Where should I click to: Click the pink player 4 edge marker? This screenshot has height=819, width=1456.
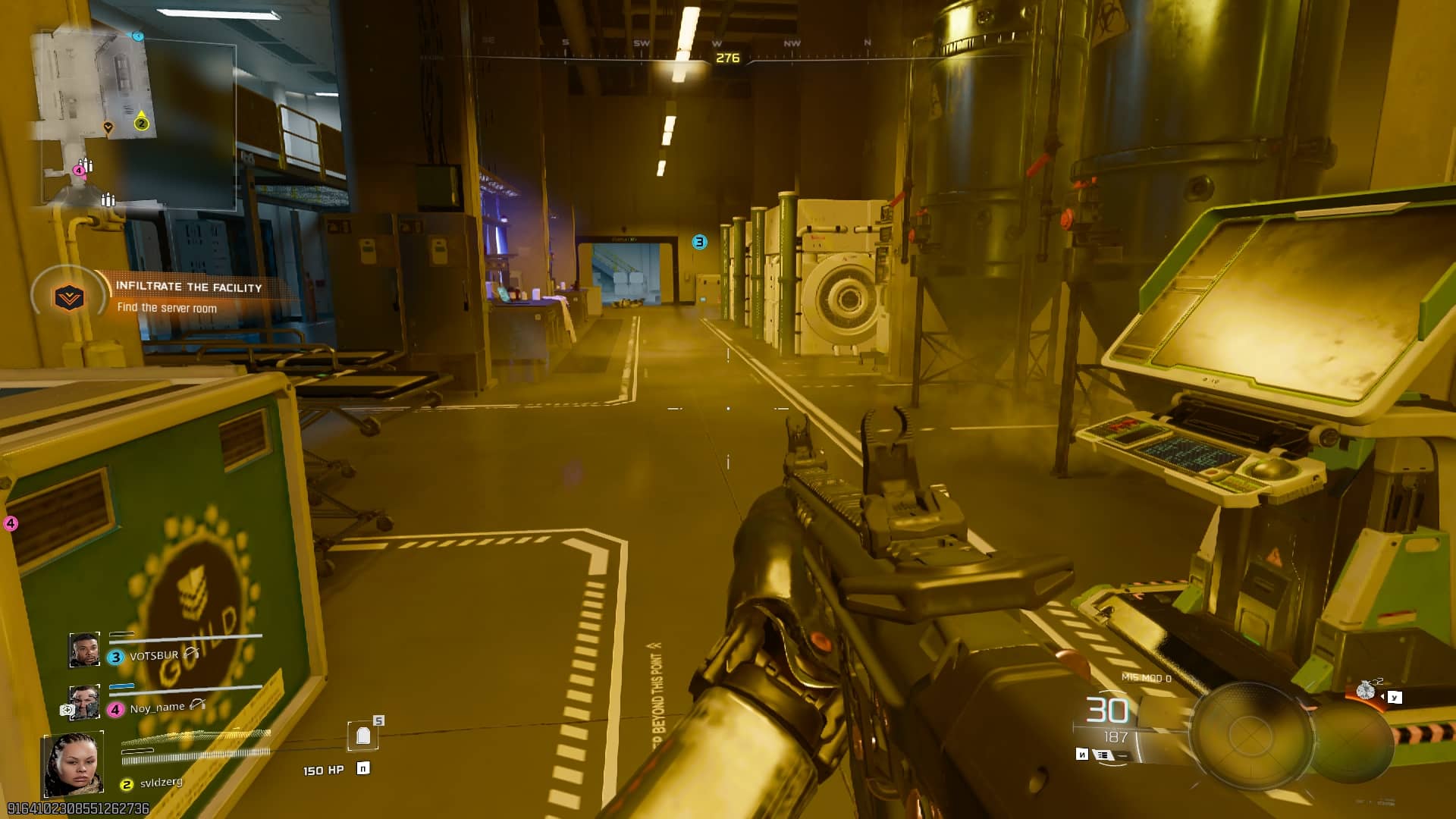pos(11,523)
